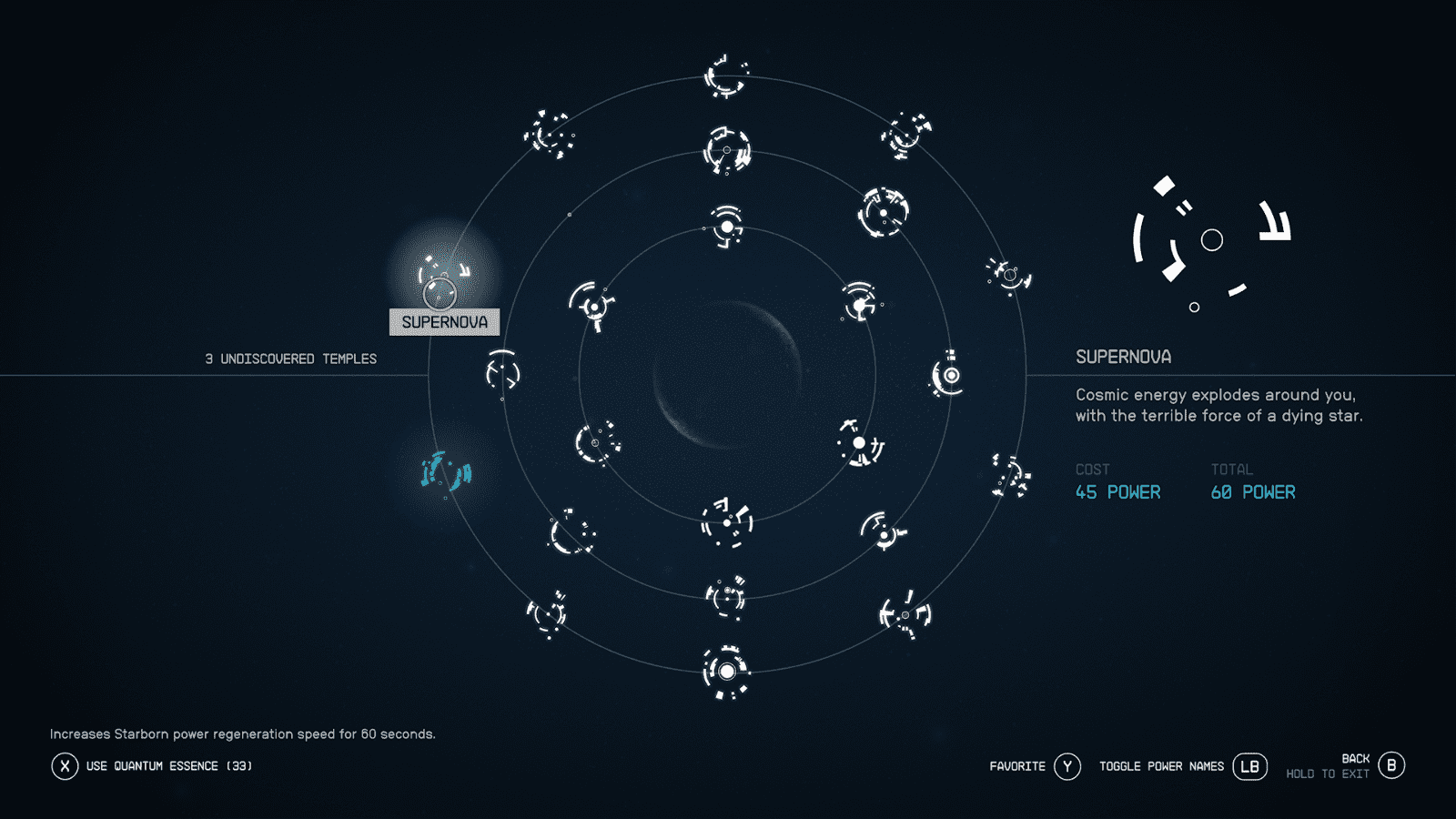Click the 60 Power total display

point(1253,491)
